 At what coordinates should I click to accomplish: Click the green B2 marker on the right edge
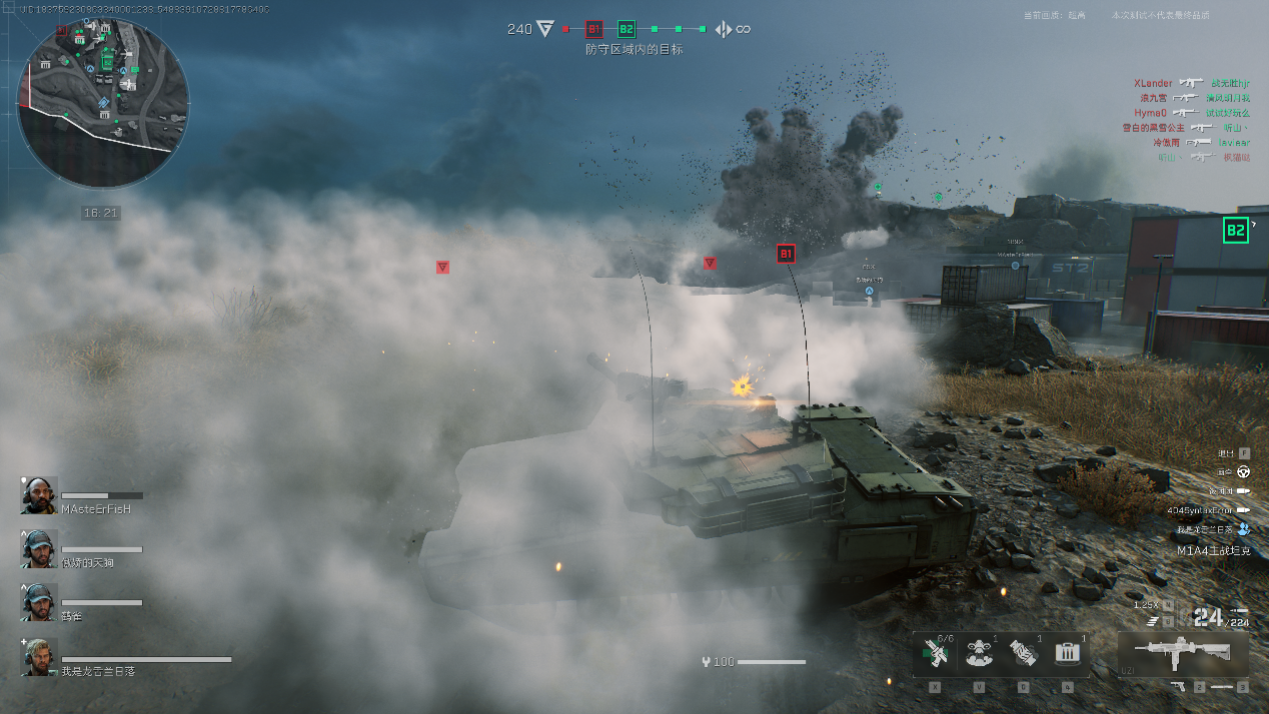click(x=1236, y=230)
